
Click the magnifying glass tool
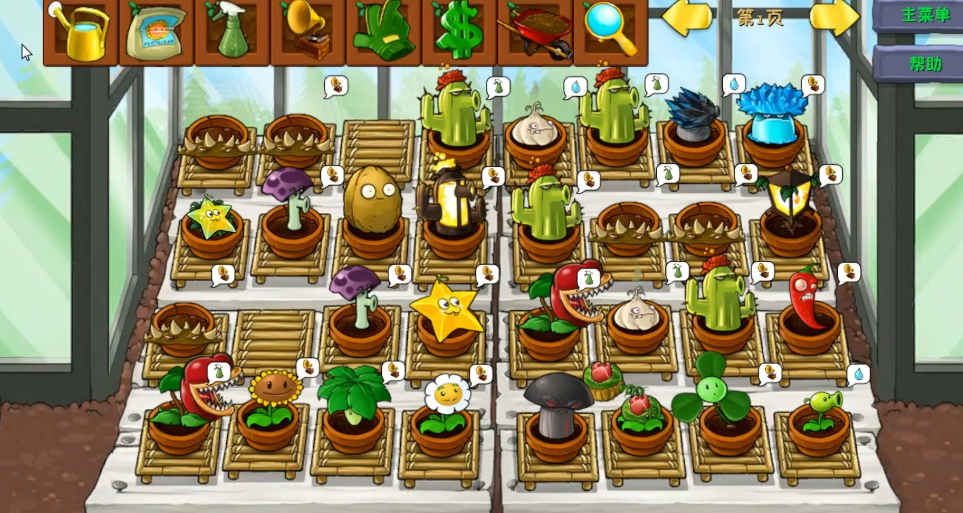coord(610,31)
